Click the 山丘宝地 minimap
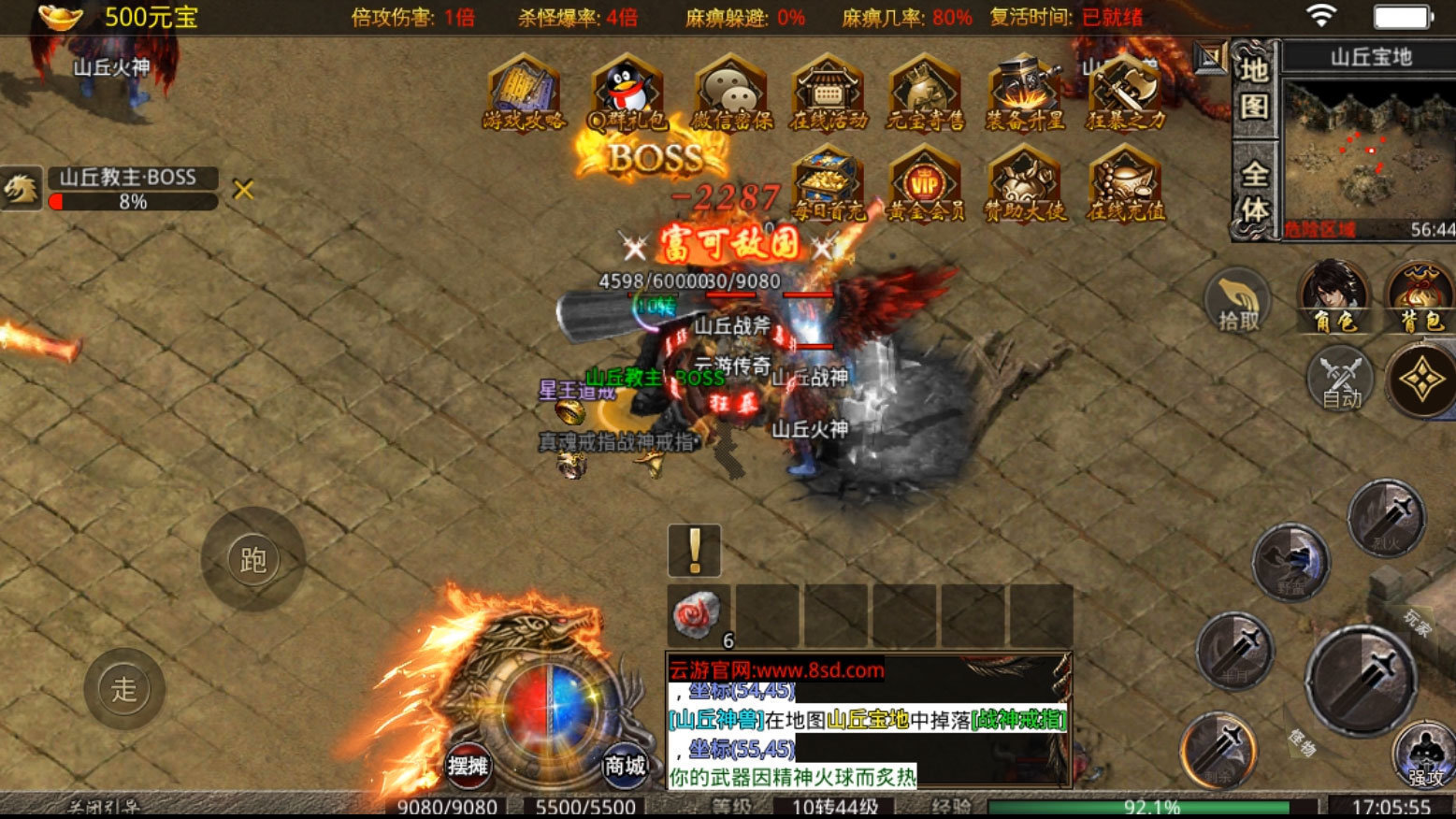The width and height of the screenshot is (1456, 819). click(x=1369, y=150)
